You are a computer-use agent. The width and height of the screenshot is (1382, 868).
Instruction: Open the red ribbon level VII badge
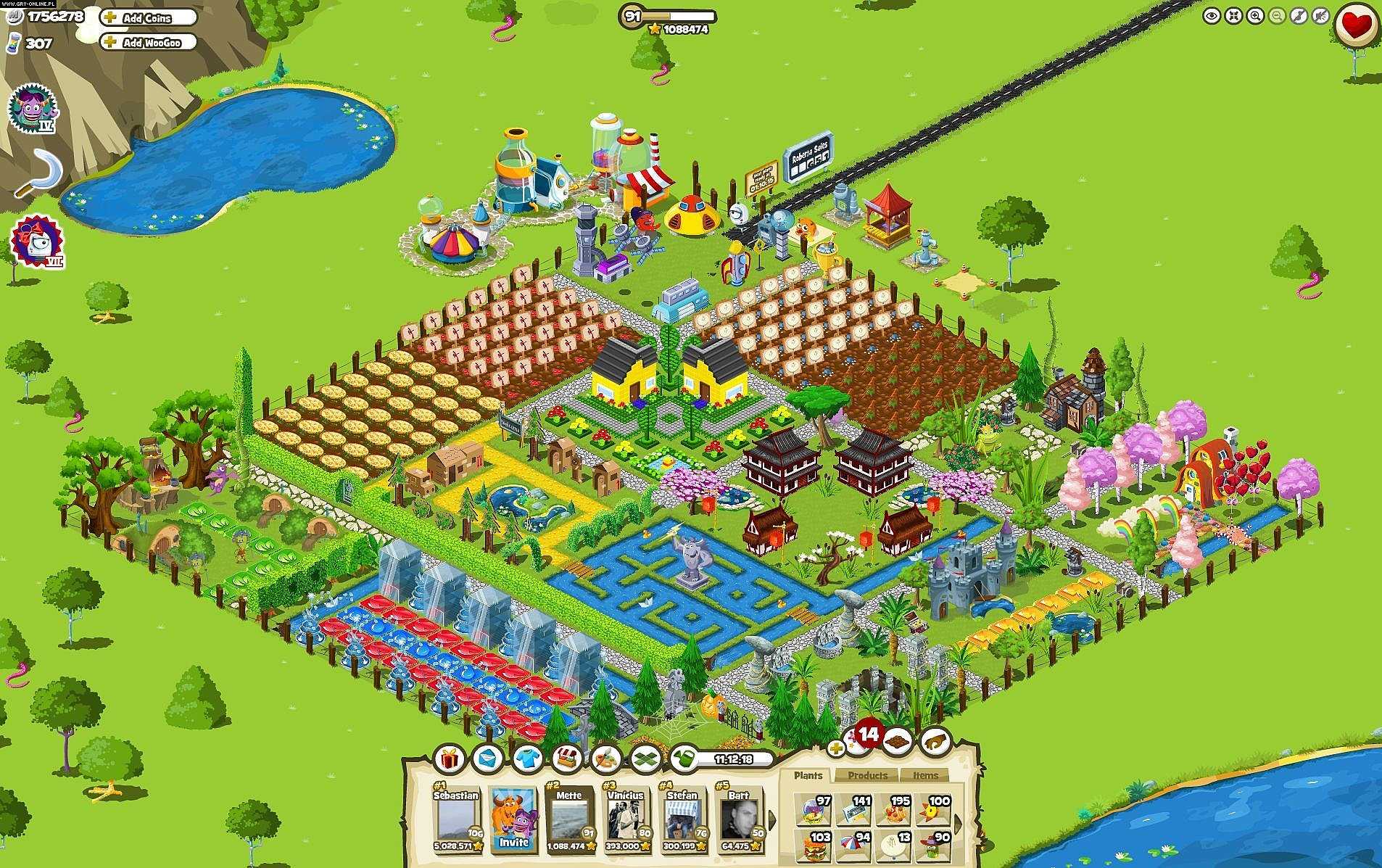(36, 241)
